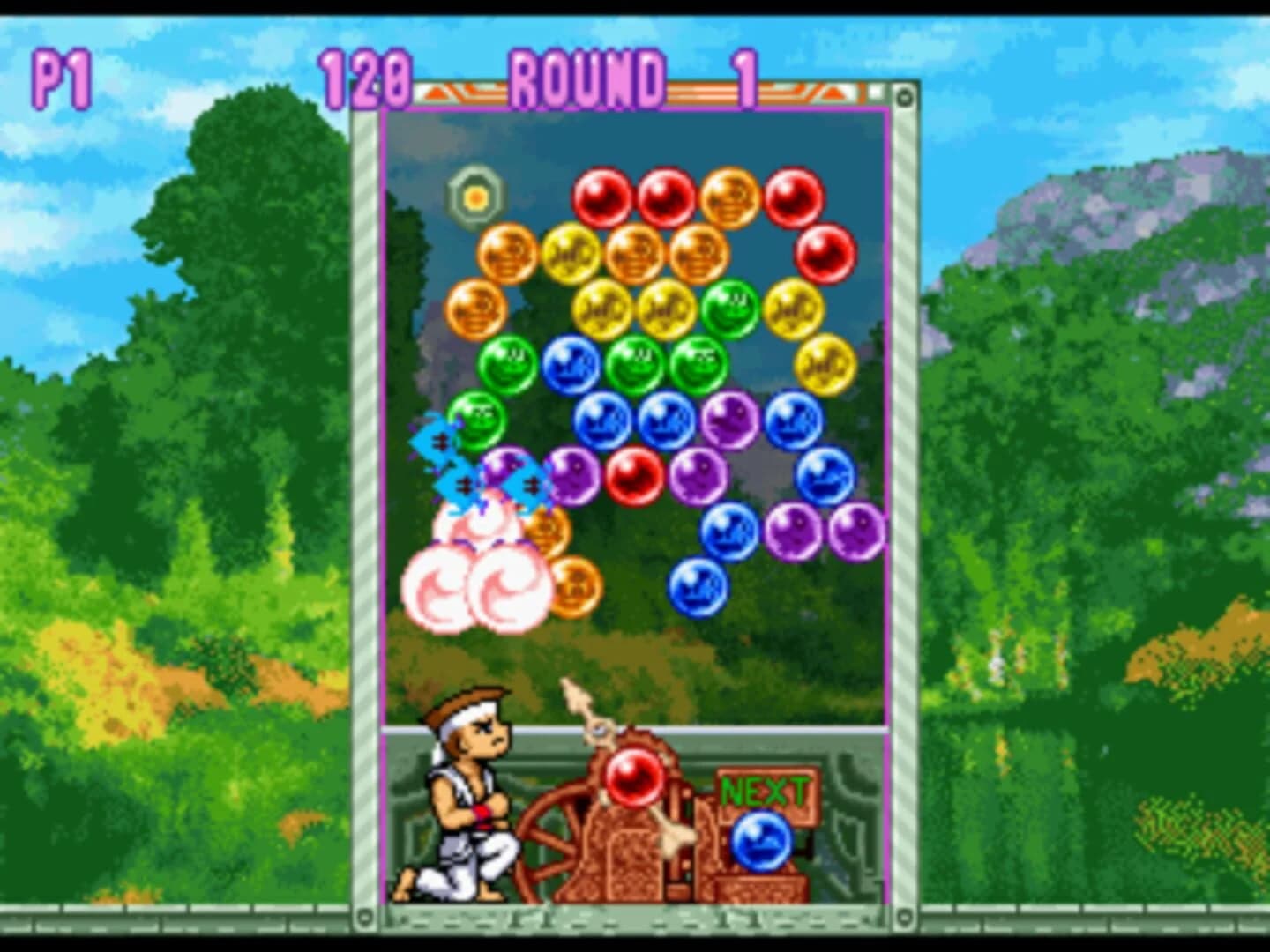This screenshot has width=1270, height=952.
Task: Click the NEXT label text
Action: pyautogui.click(x=766, y=789)
